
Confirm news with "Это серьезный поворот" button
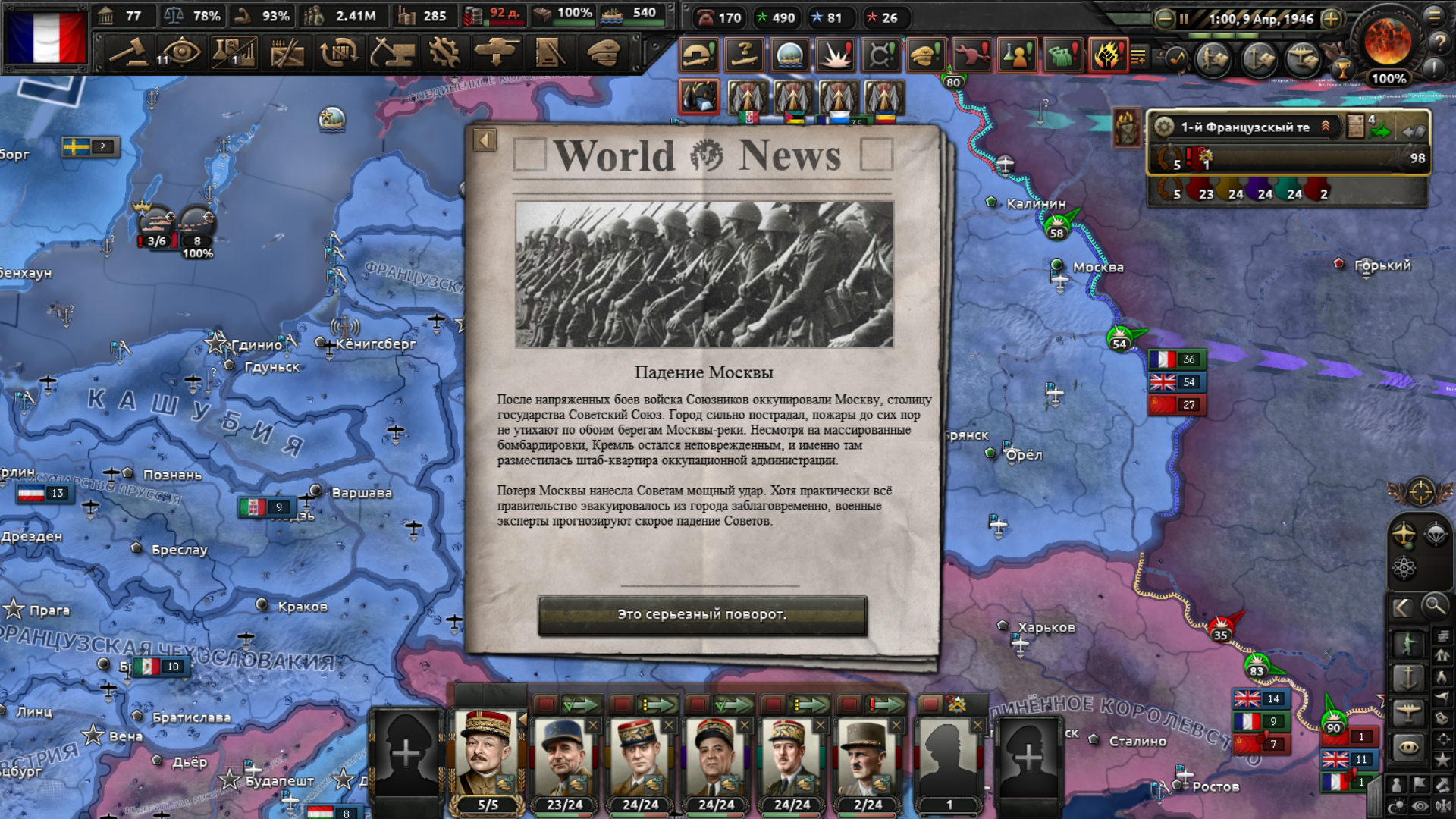(x=702, y=615)
